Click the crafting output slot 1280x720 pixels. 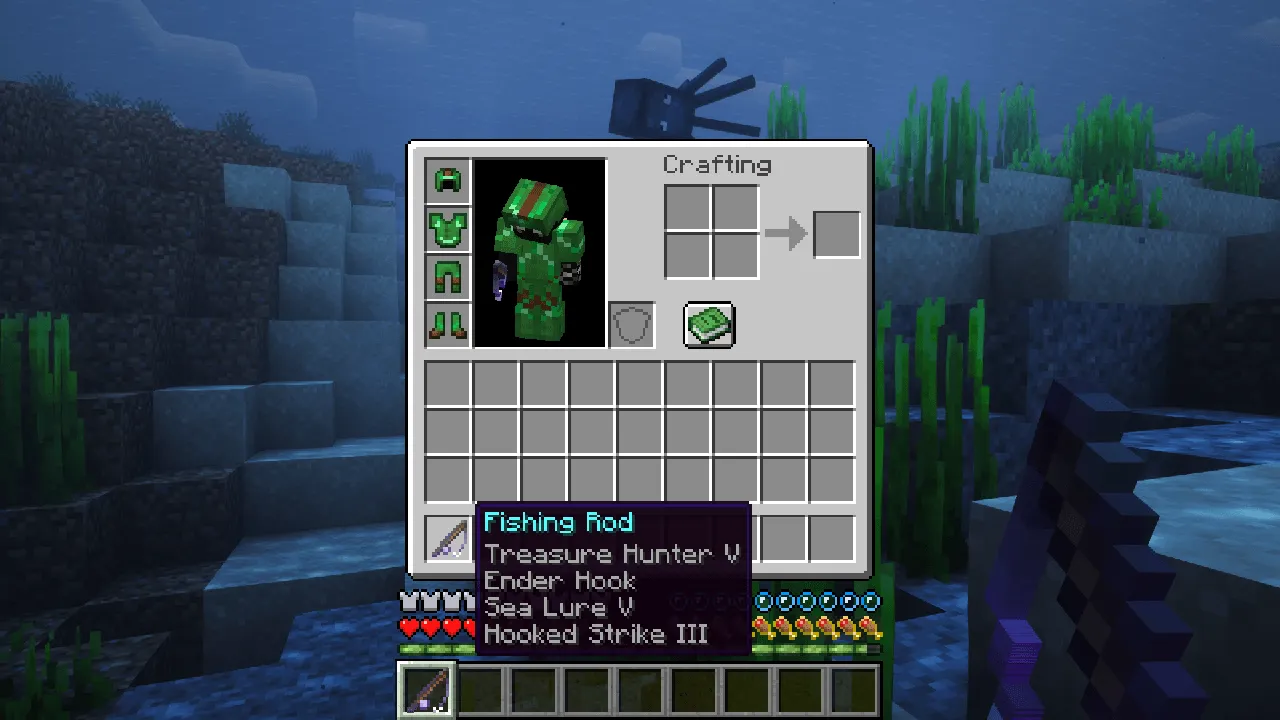point(837,232)
